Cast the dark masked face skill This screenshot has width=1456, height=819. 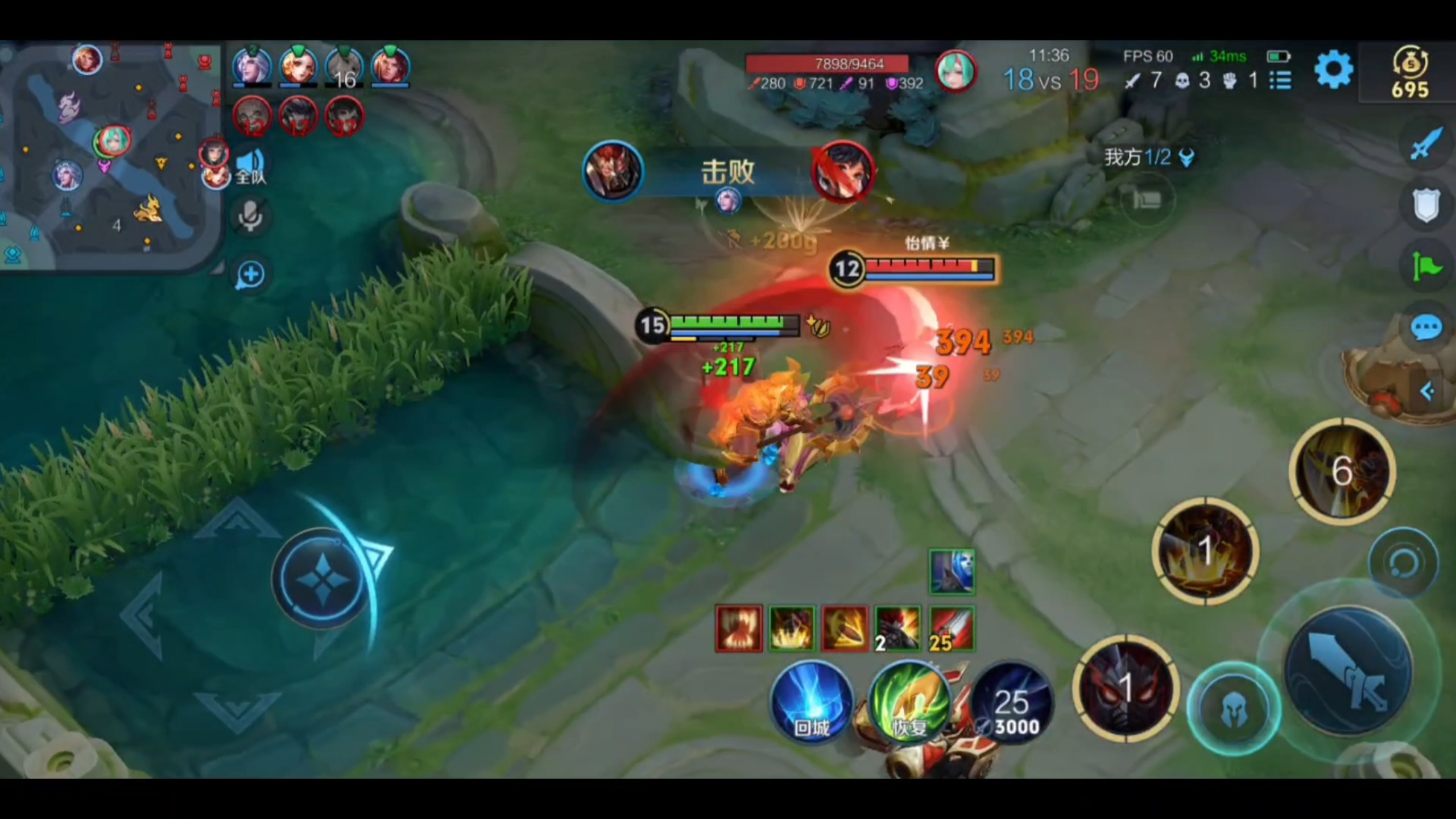tap(1125, 687)
